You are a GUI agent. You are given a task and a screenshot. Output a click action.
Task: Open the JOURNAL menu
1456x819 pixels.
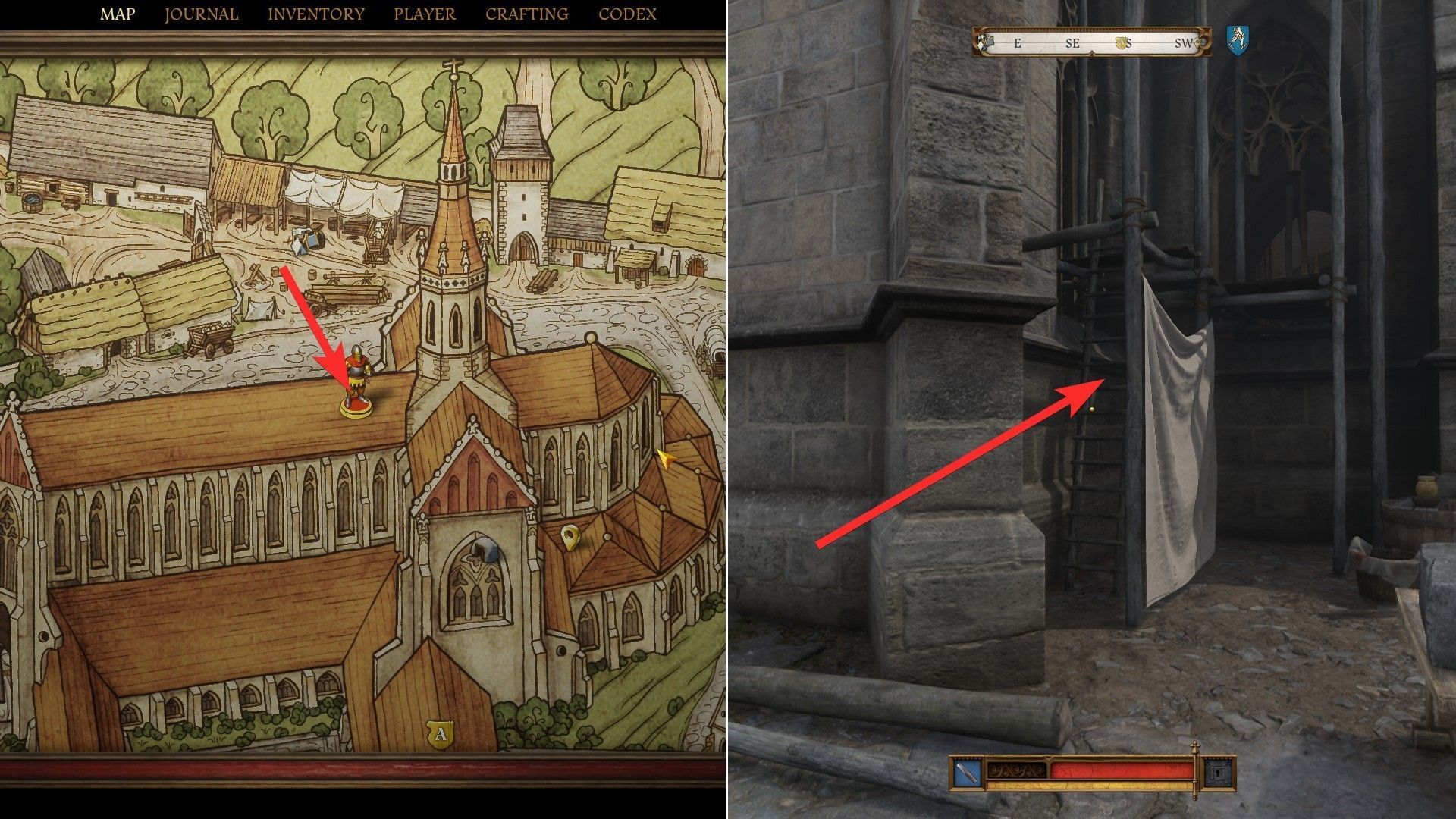pos(201,13)
